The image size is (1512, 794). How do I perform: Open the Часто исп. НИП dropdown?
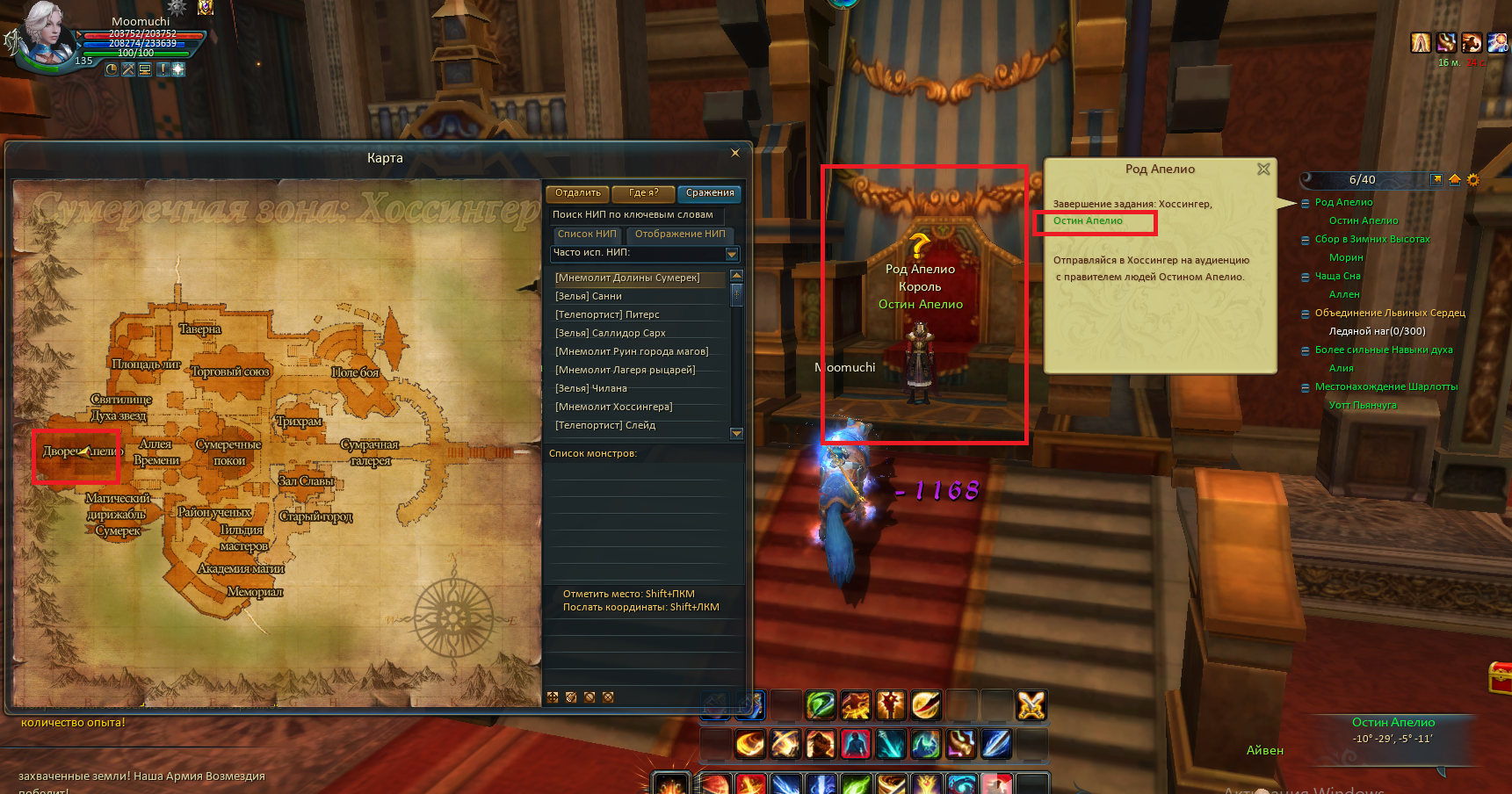tap(732, 254)
